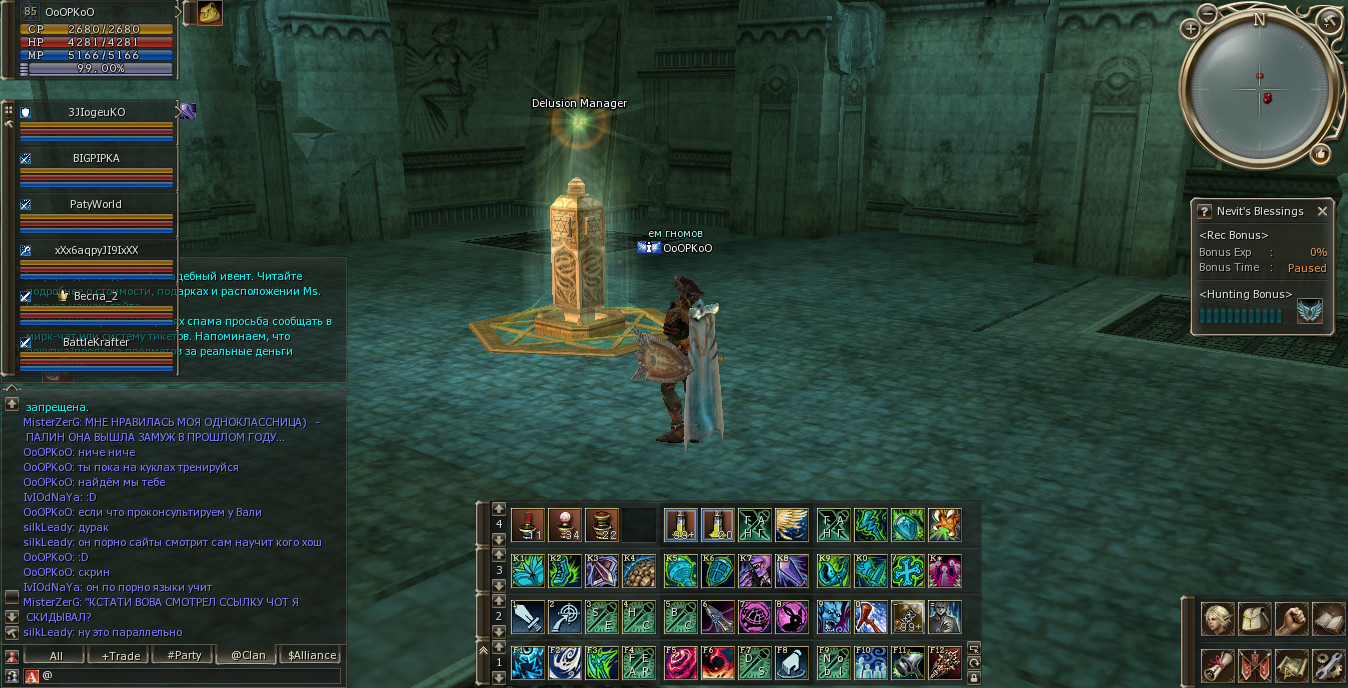Image resolution: width=1348 pixels, height=688 pixels.
Task: Switch chat to the +Trade tab
Action: click(x=121, y=656)
